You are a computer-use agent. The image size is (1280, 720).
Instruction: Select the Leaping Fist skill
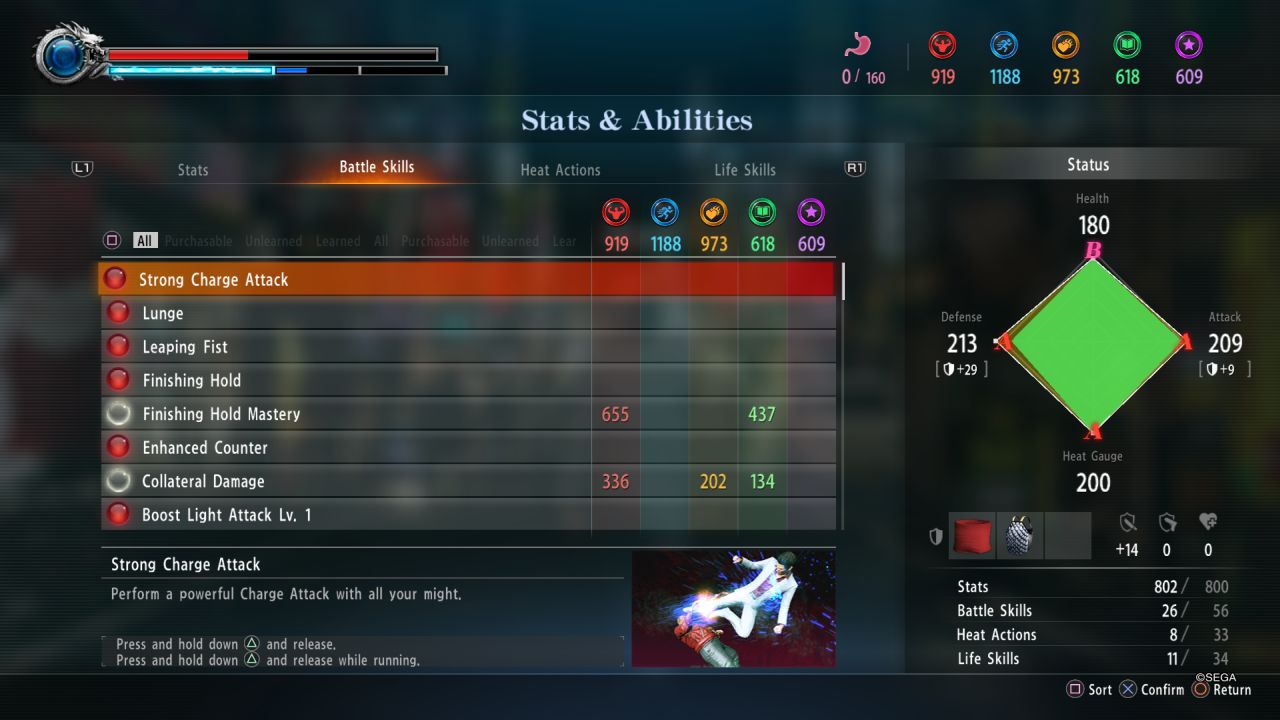(185, 347)
